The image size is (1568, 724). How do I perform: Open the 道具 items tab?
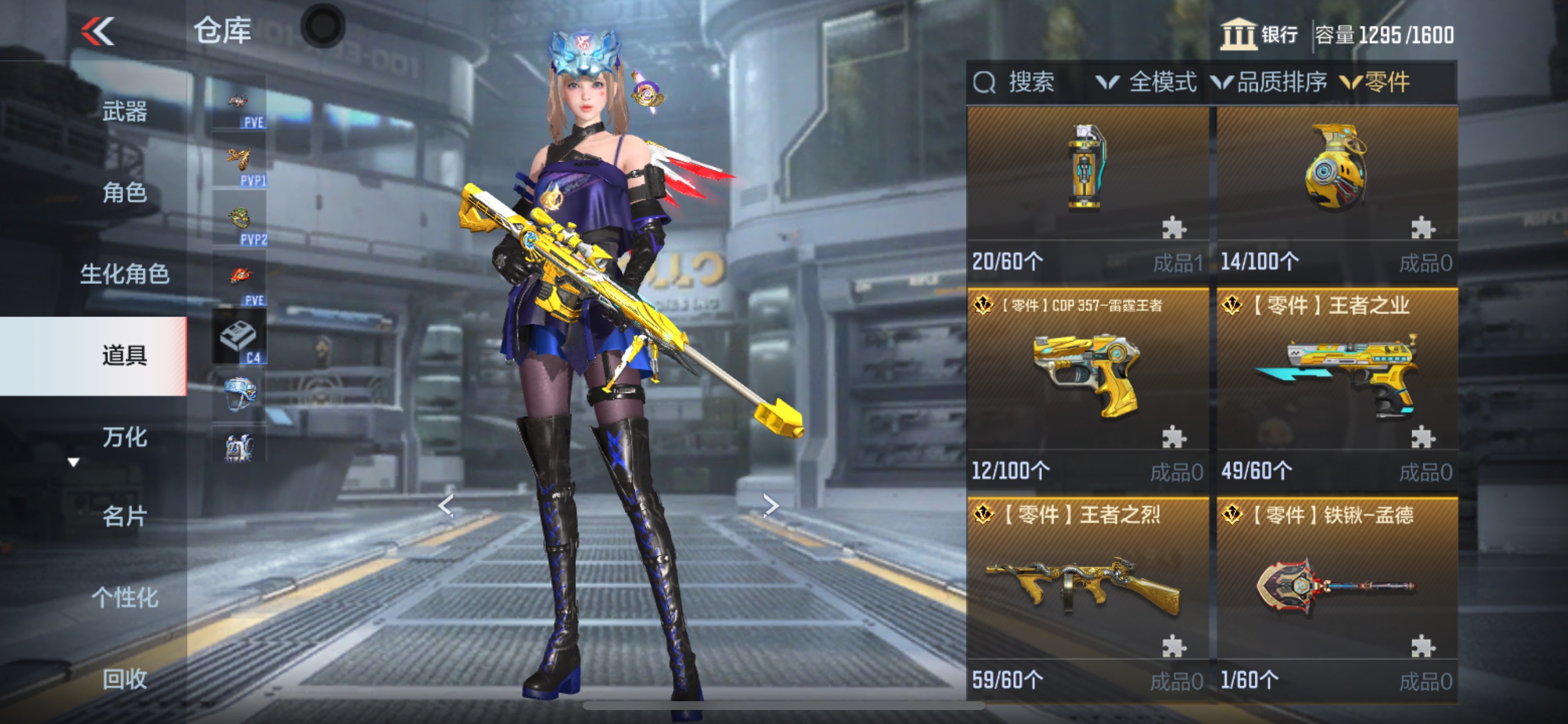[x=124, y=356]
